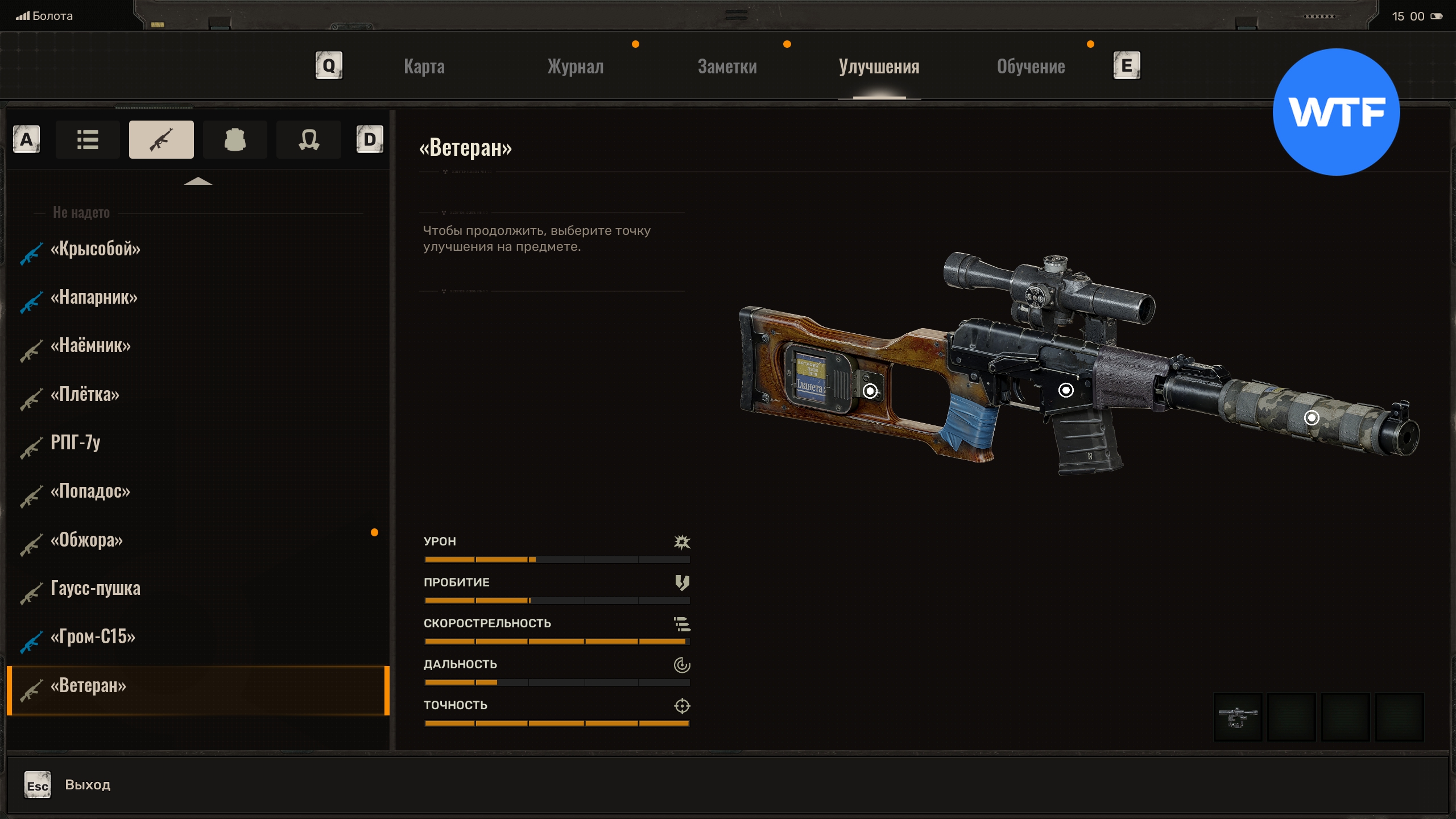
Task: Select the weapons category filter
Action: pos(161,139)
